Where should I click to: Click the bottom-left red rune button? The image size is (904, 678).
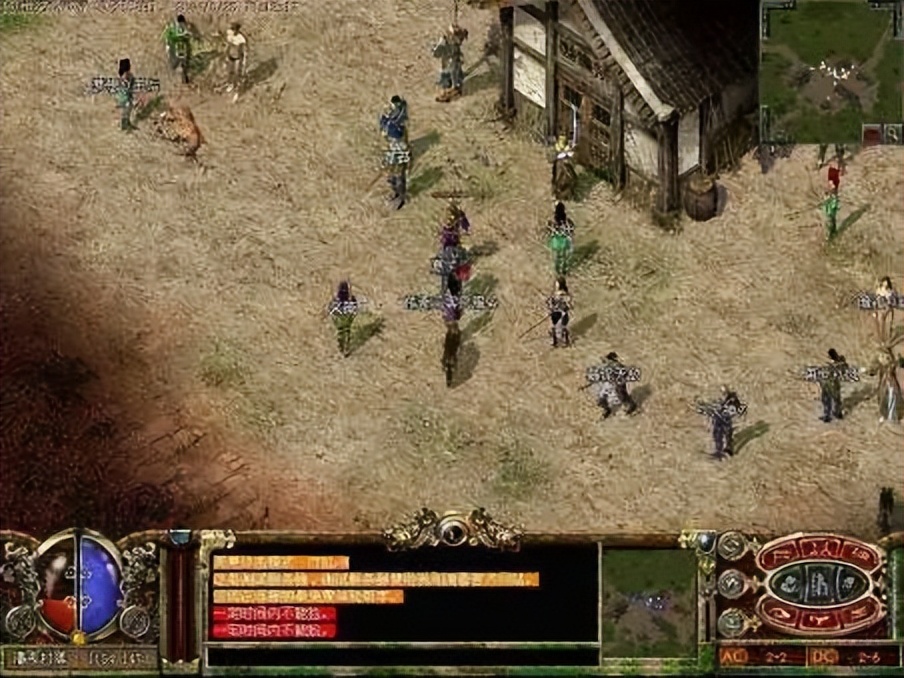tap(782, 615)
